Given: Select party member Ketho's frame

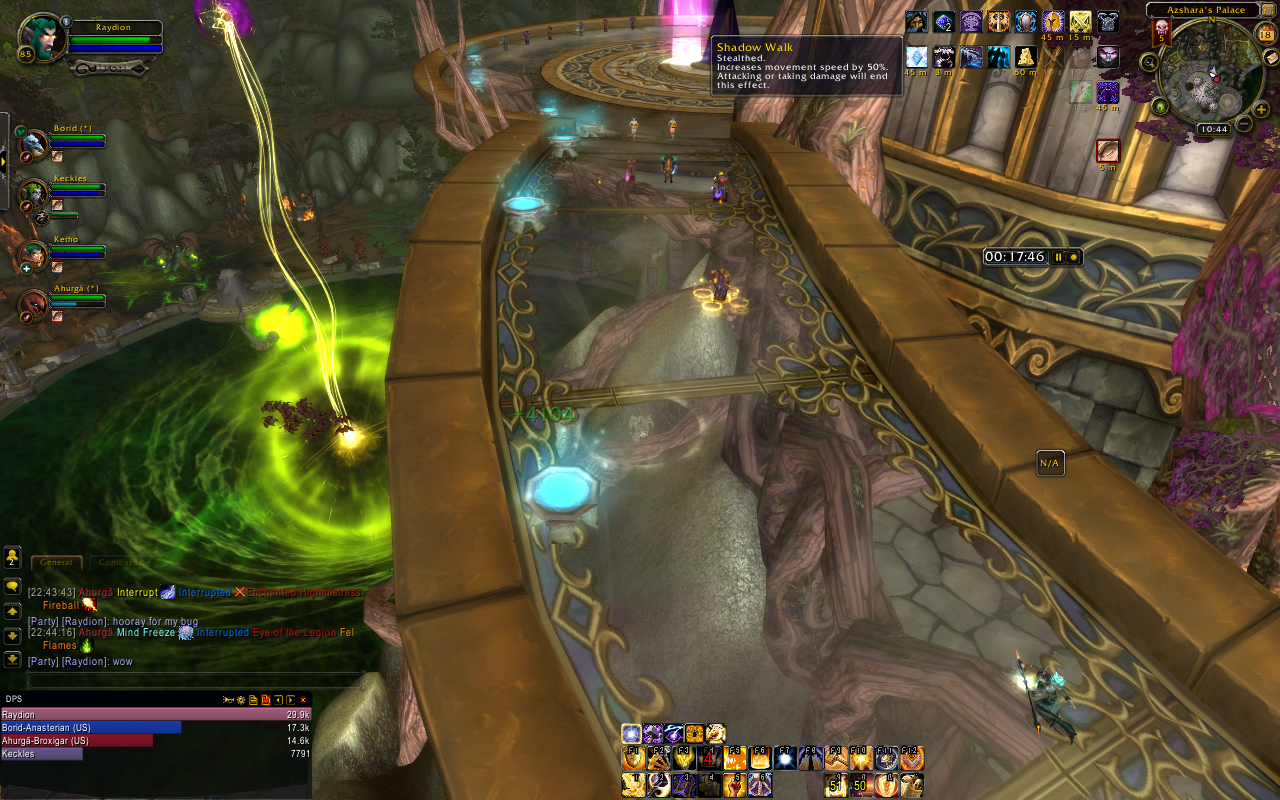Looking at the screenshot, I should (33, 254).
